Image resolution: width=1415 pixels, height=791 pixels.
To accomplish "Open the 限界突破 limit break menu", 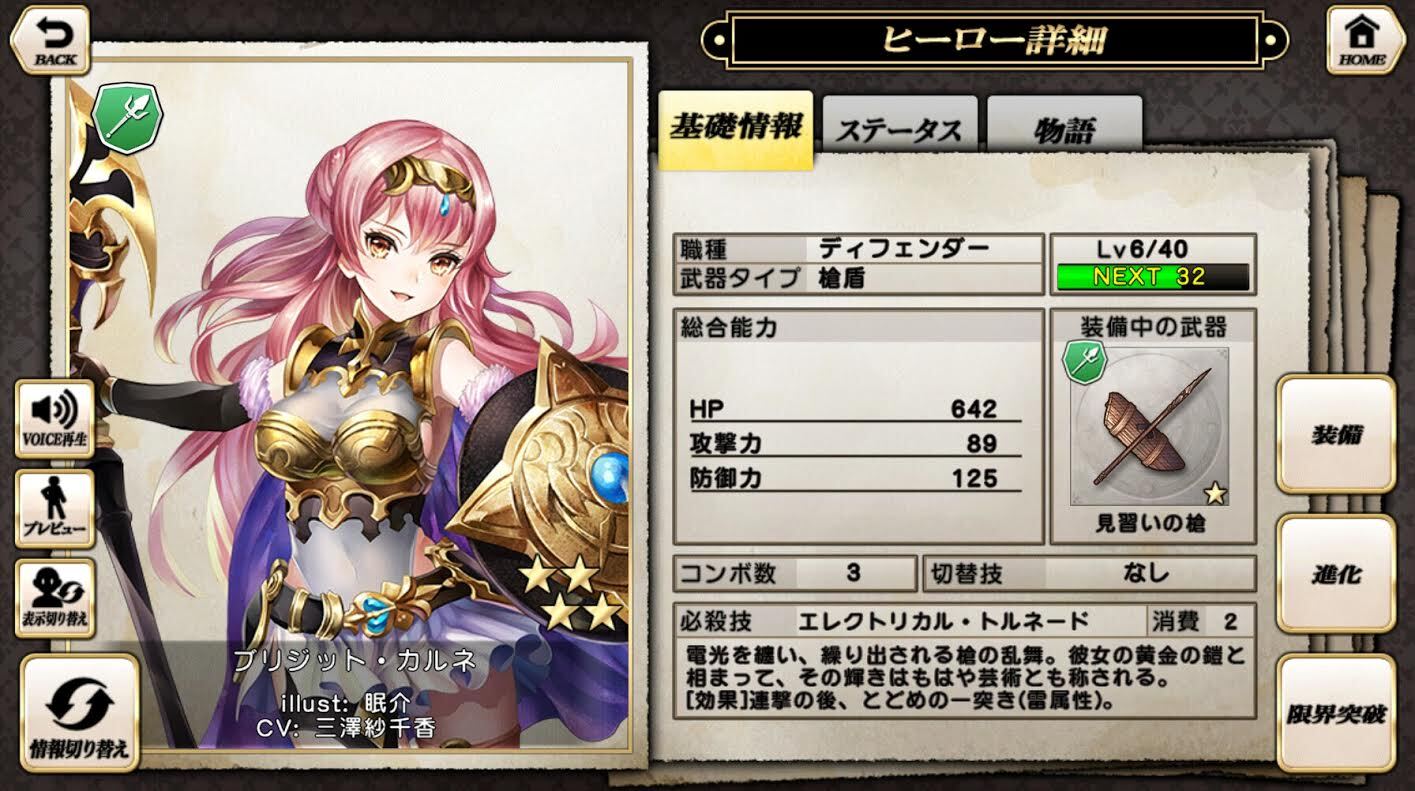I will [1336, 713].
